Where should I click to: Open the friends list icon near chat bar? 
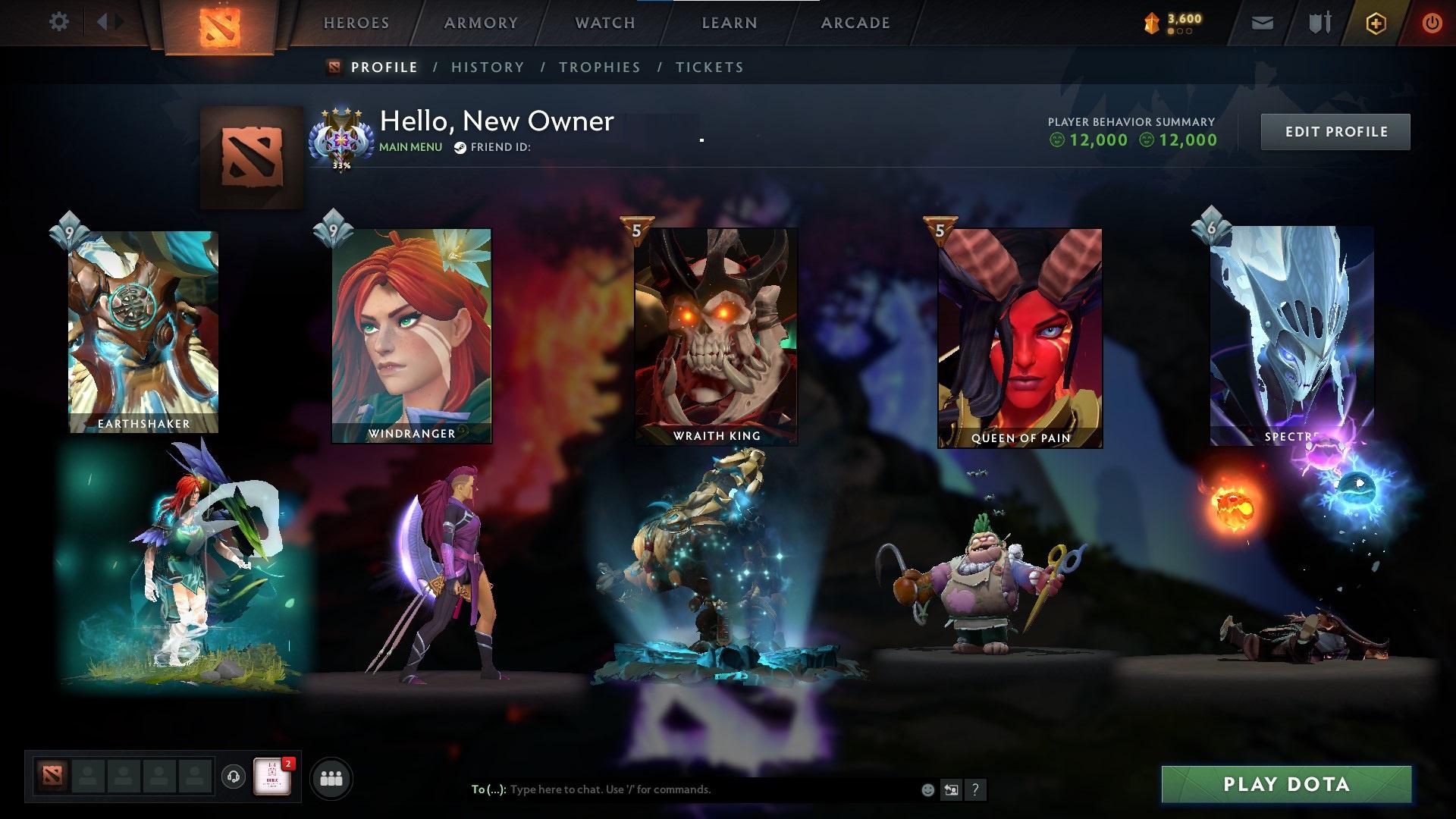pos(331,777)
